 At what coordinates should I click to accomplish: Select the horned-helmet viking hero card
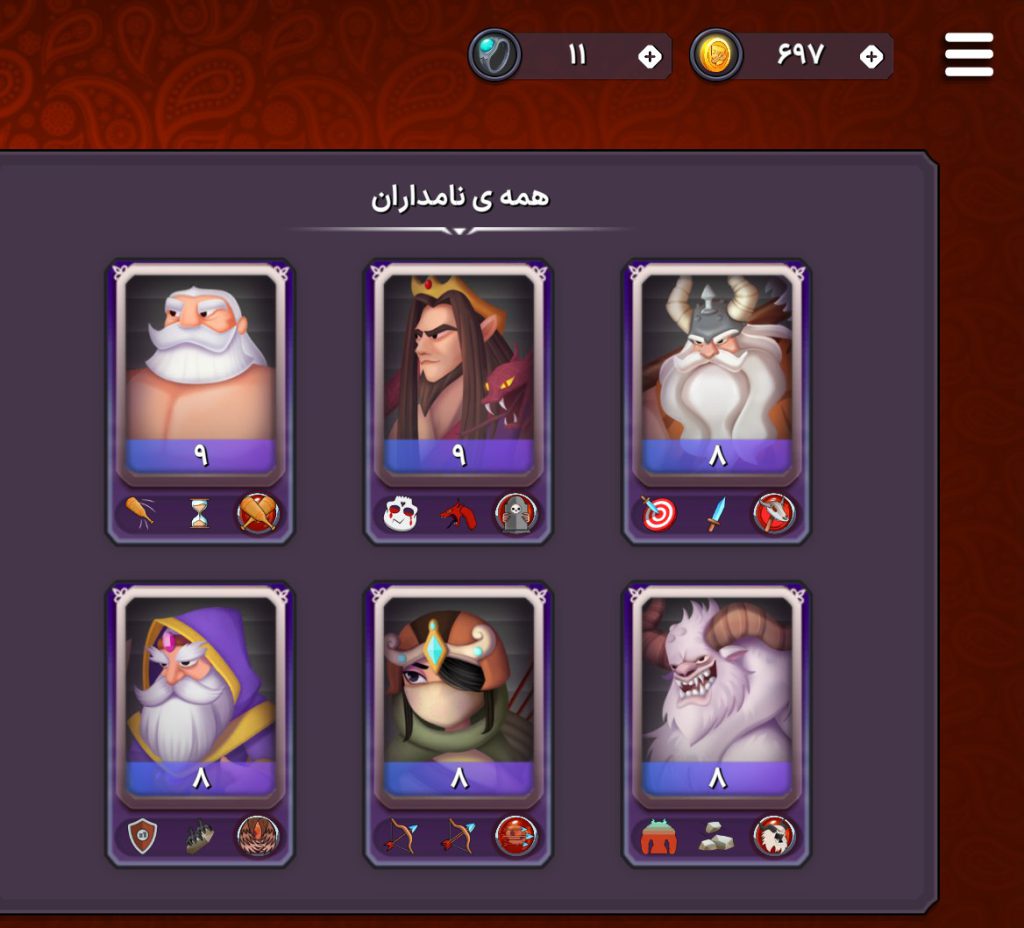(x=716, y=370)
